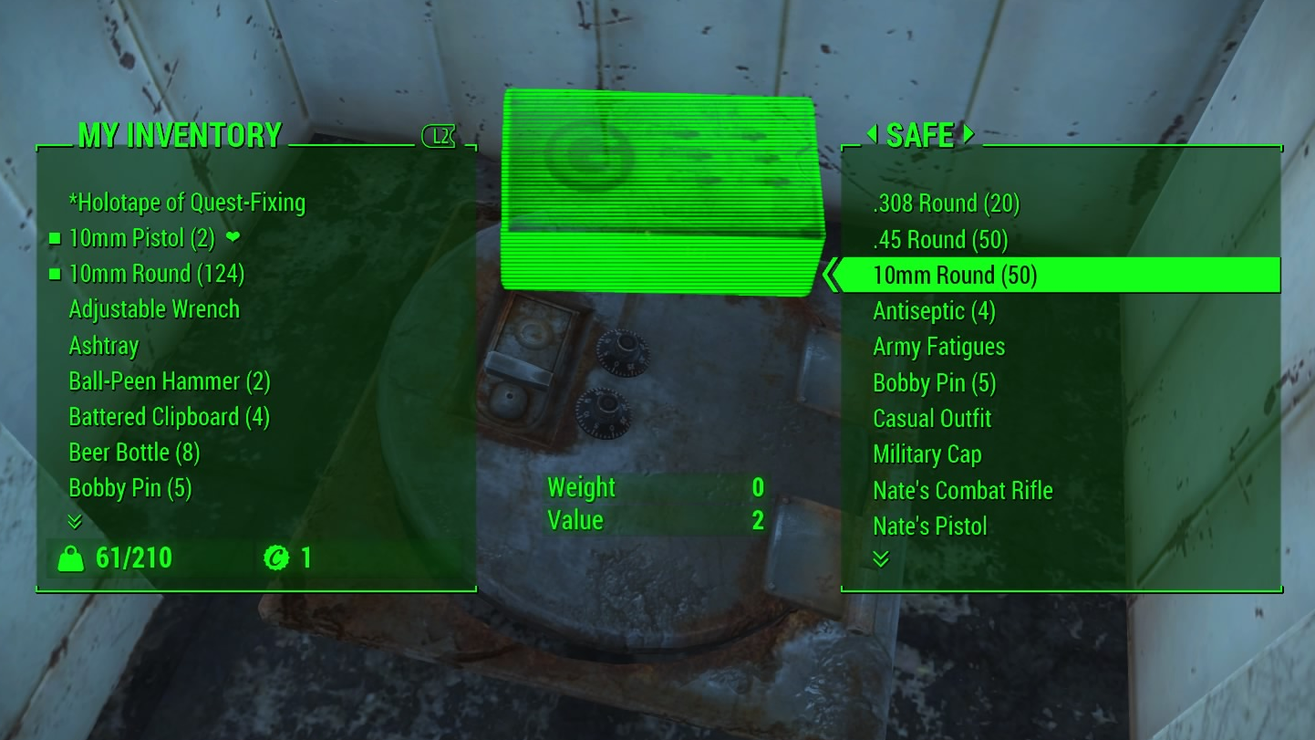
Task: Select the Military Cap entry
Action: click(x=926, y=454)
